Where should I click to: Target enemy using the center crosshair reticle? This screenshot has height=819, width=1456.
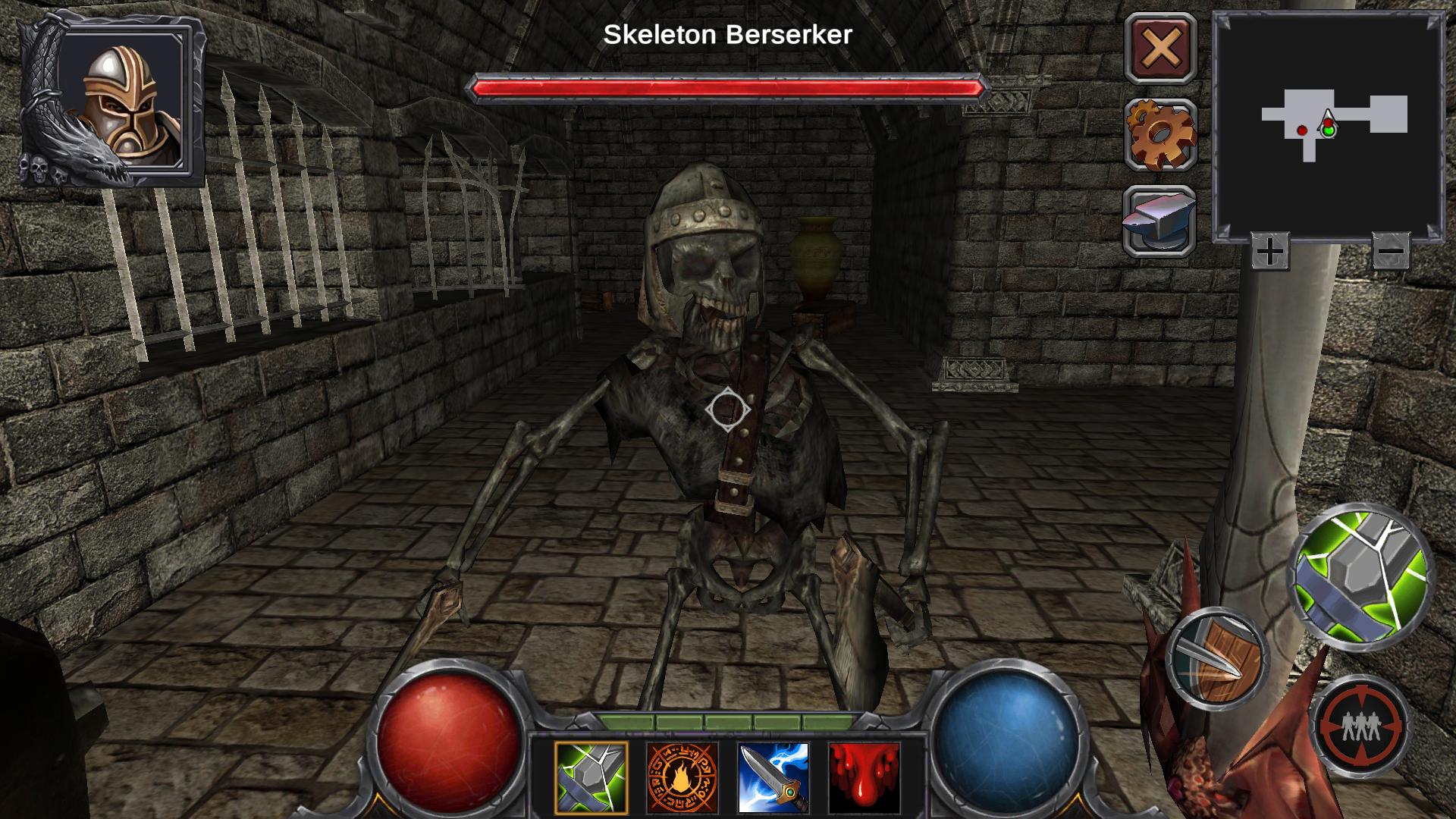(727, 410)
